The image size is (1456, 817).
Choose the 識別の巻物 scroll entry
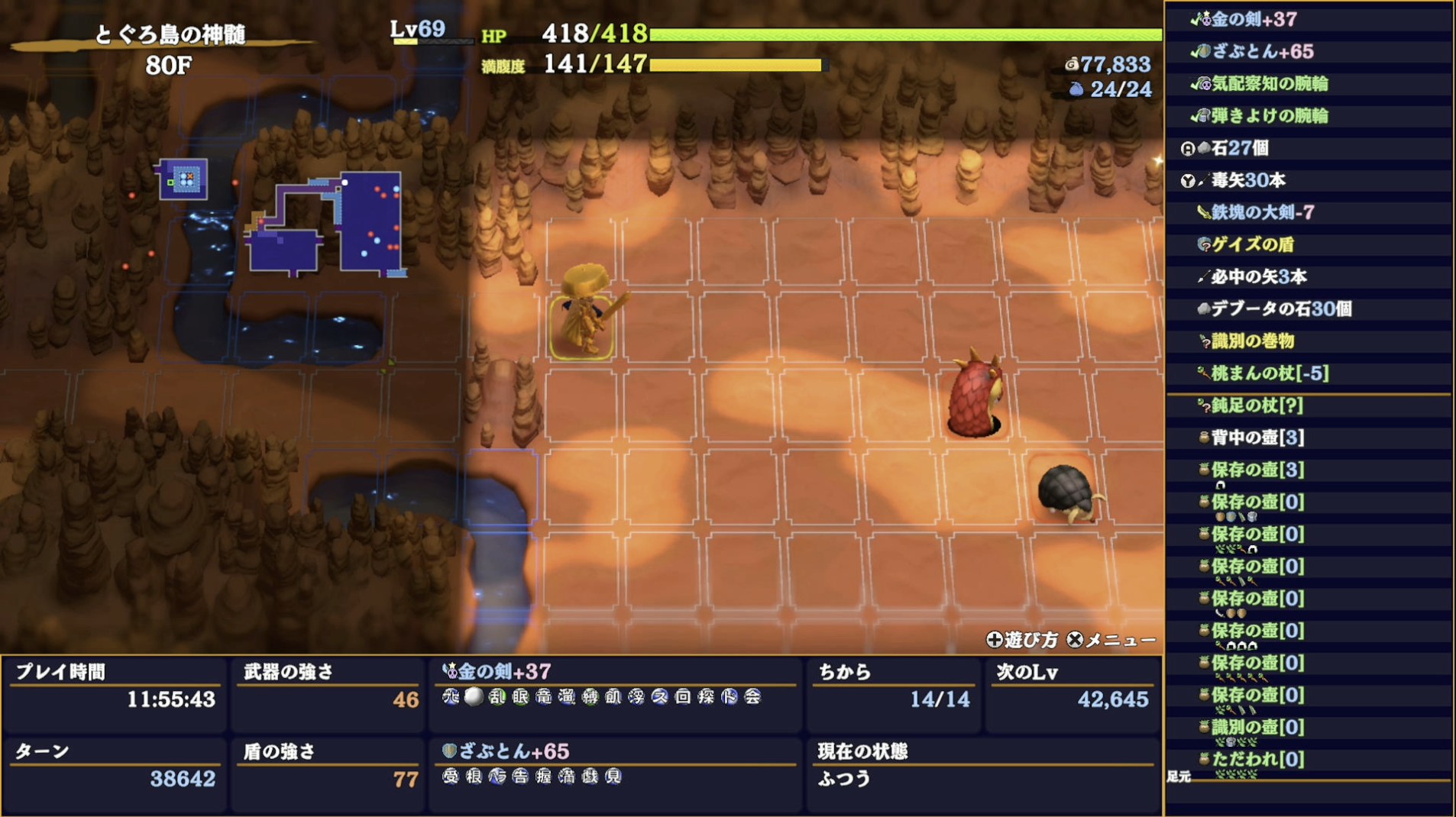coord(1252,341)
